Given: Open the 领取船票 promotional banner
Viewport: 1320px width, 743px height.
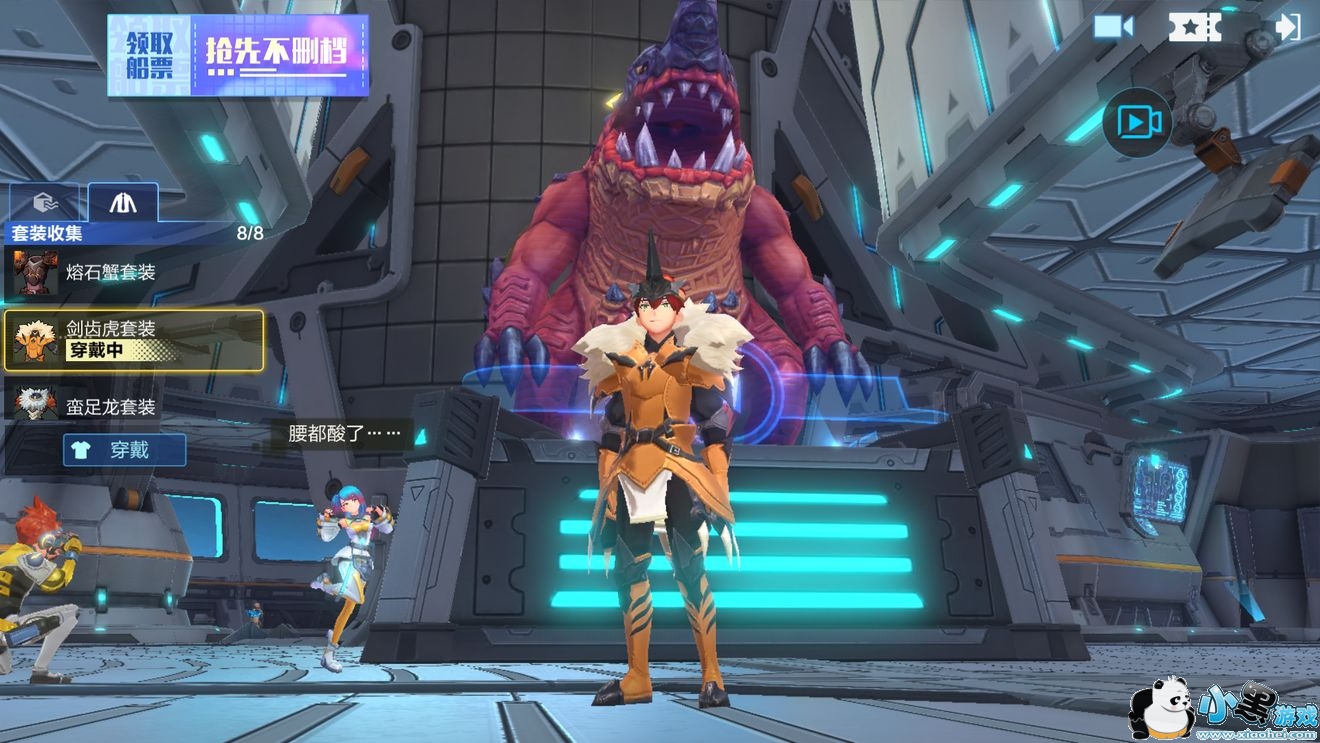Looking at the screenshot, I should [x=238, y=55].
